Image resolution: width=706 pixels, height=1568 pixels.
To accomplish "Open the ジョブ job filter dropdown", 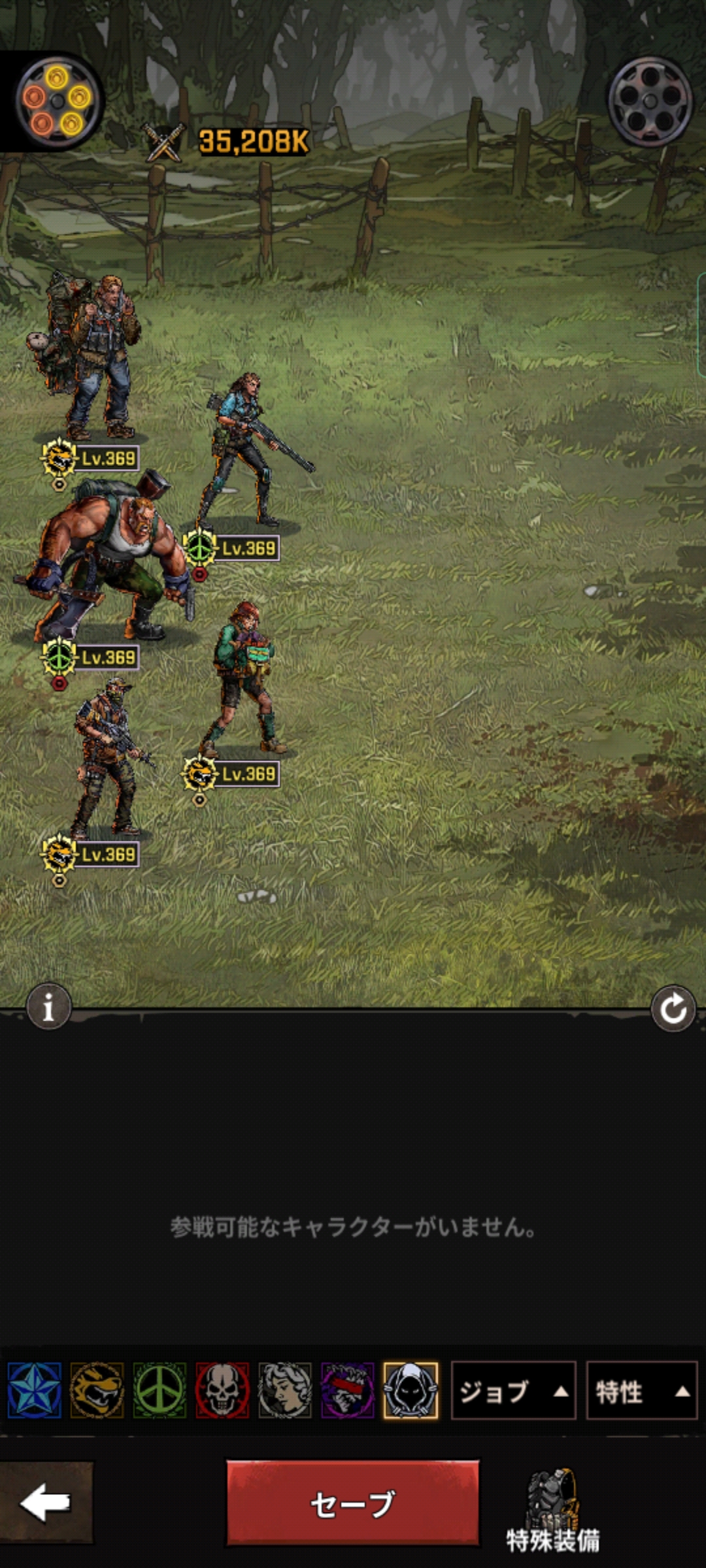I will point(513,1391).
